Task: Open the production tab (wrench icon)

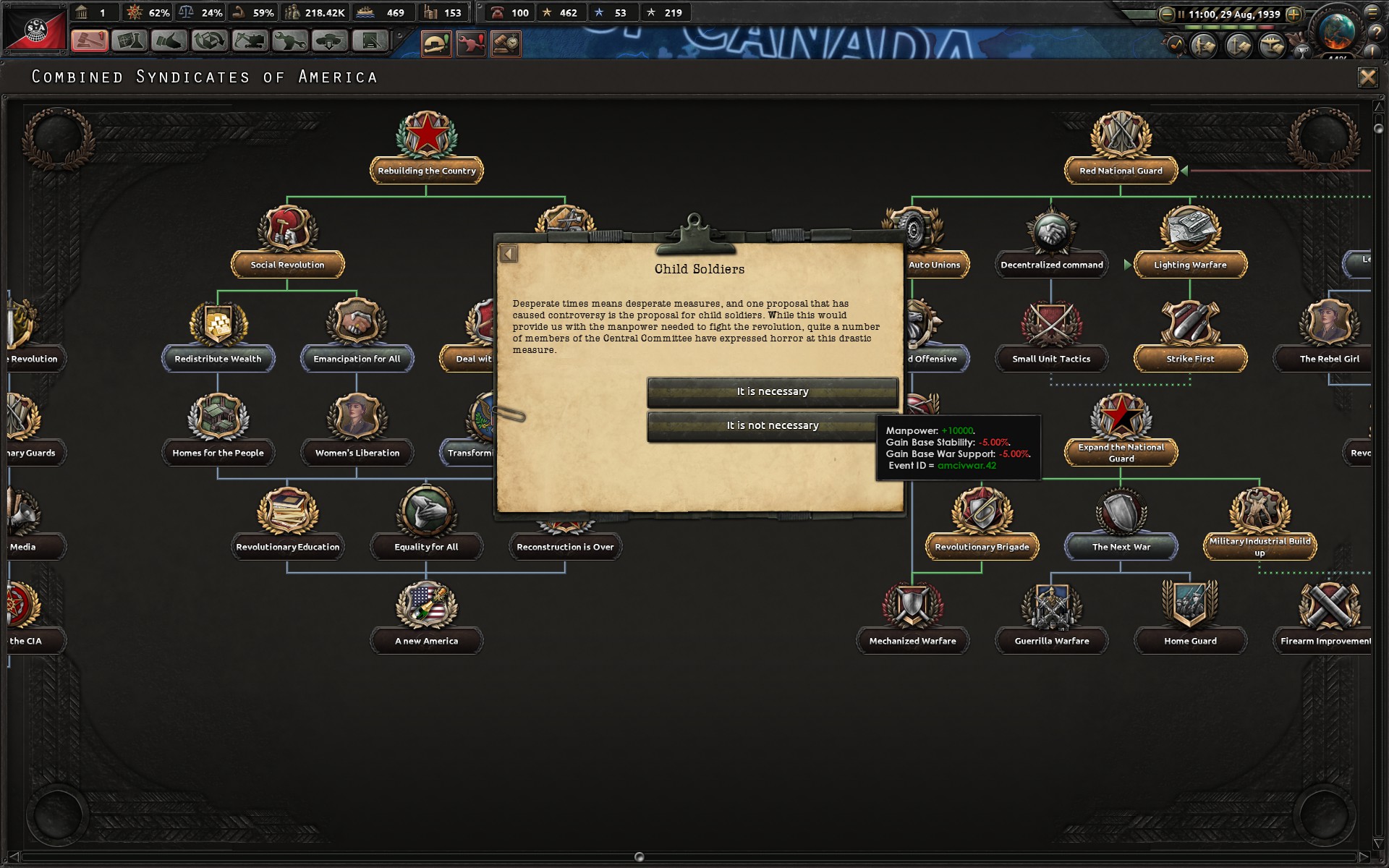Action: click(290, 42)
